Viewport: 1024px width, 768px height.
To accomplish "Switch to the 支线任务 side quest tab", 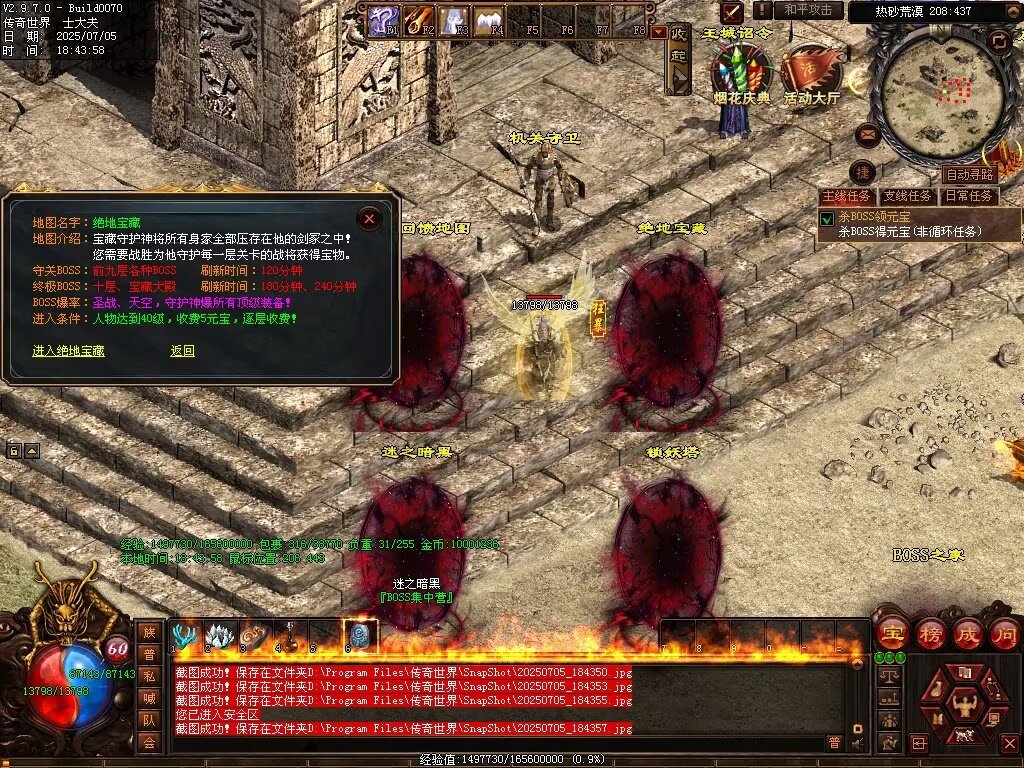I will tap(908, 196).
